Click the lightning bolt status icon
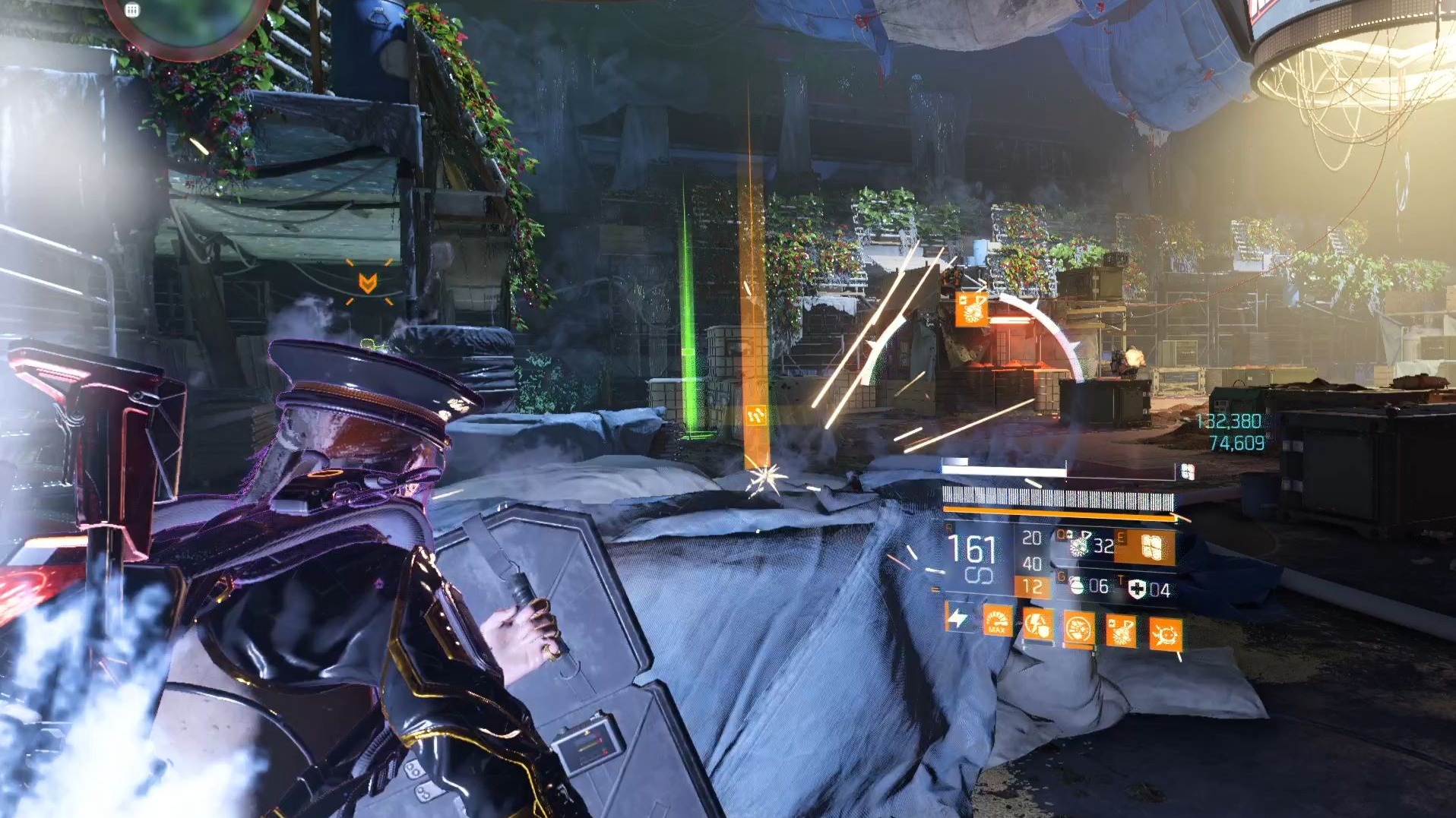This screenshot has width=1456, height=818. pos(957,618)
